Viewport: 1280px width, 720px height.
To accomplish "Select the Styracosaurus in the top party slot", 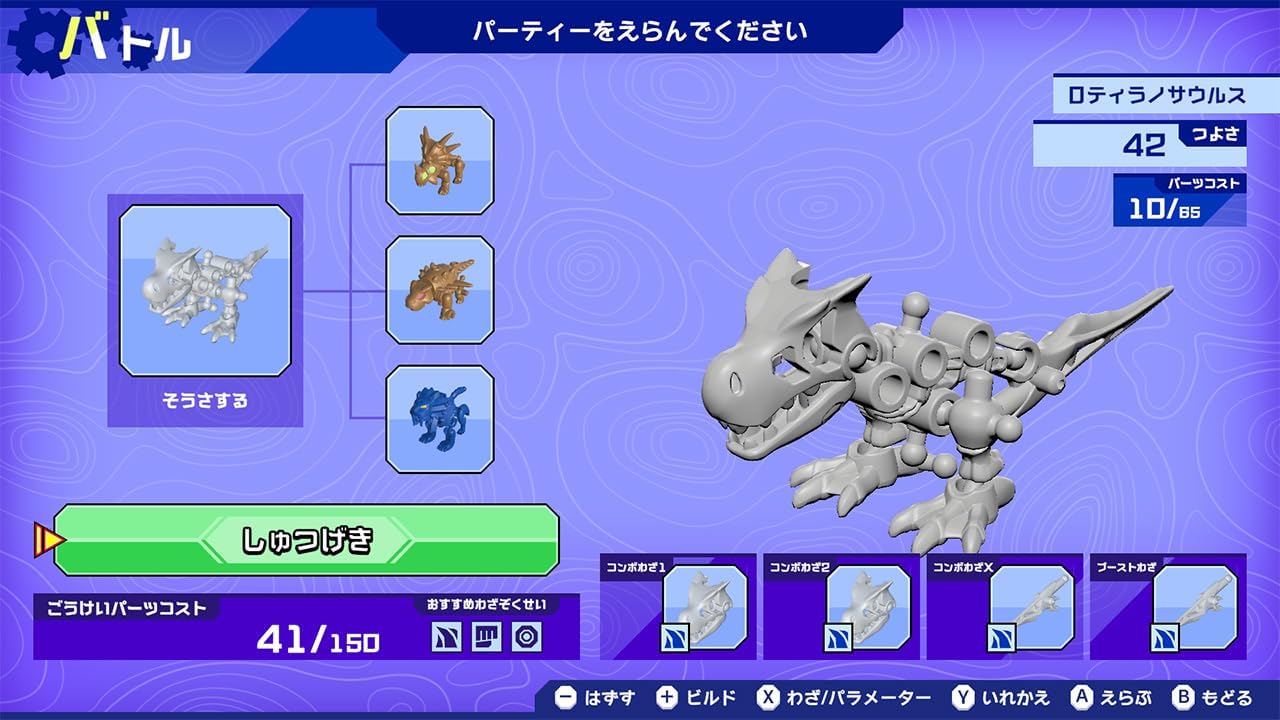I will [441, 162].
